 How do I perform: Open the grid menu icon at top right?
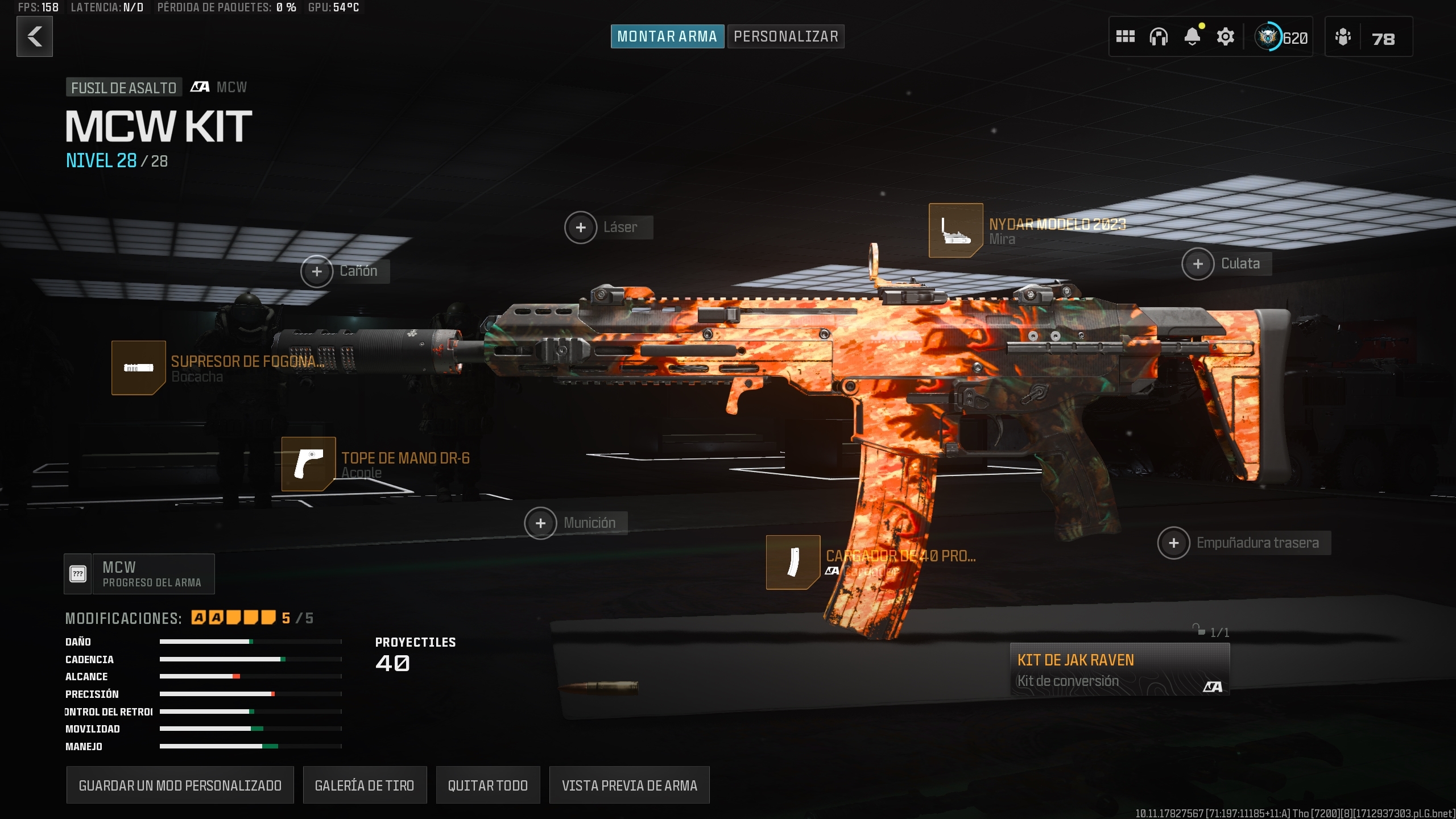(x=1127, y=36)
